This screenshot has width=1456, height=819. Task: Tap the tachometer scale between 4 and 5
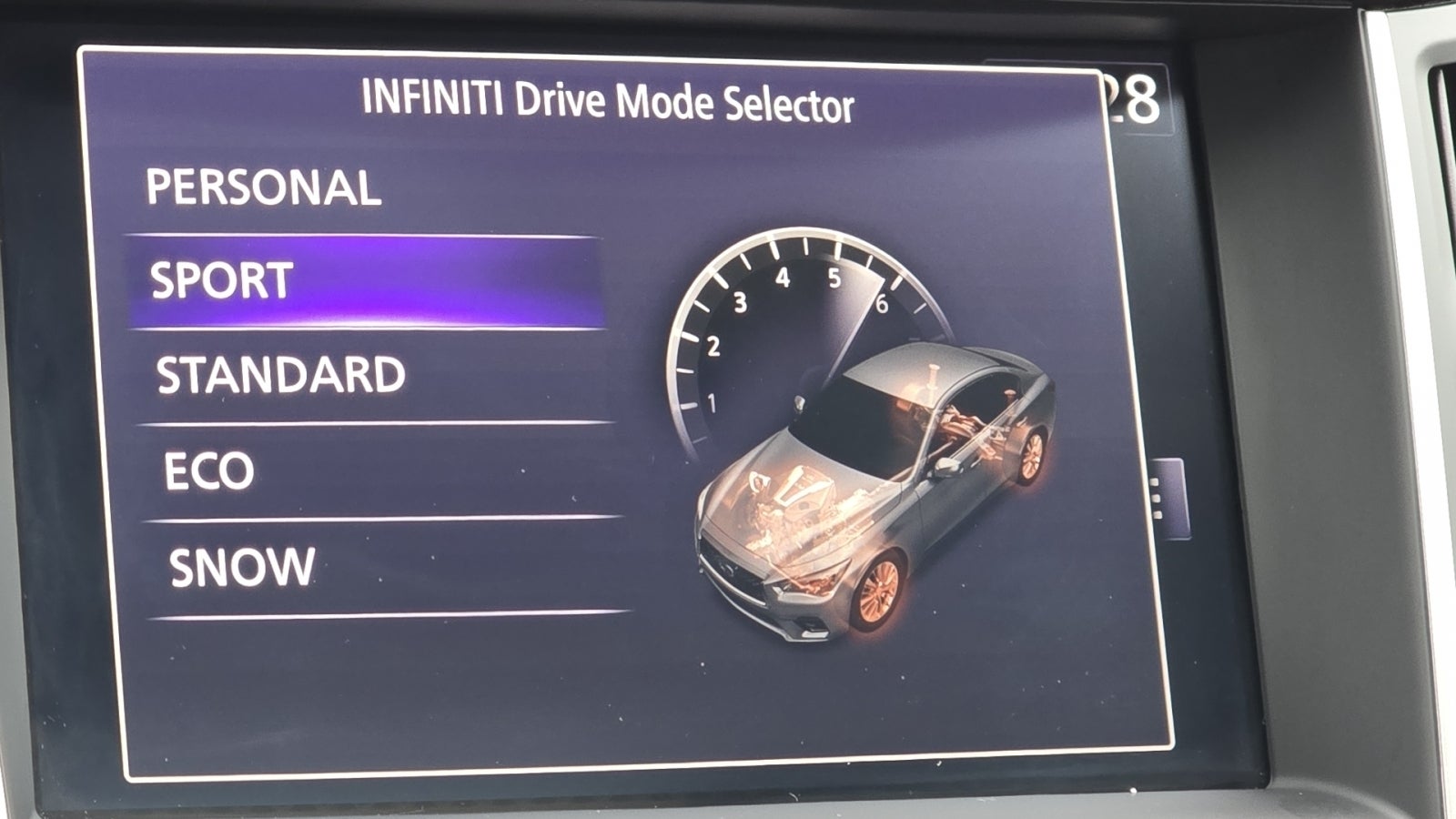tap(812, 273)
